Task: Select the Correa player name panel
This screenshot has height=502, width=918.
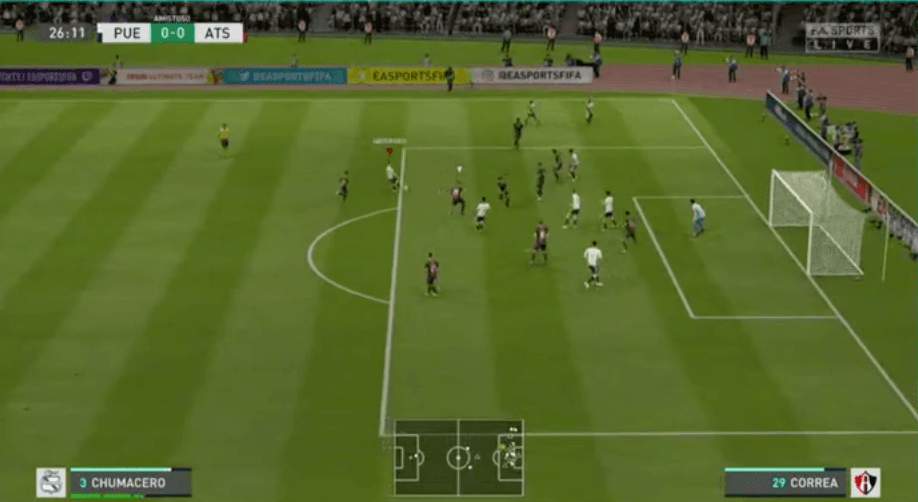Action: [786, 483]
